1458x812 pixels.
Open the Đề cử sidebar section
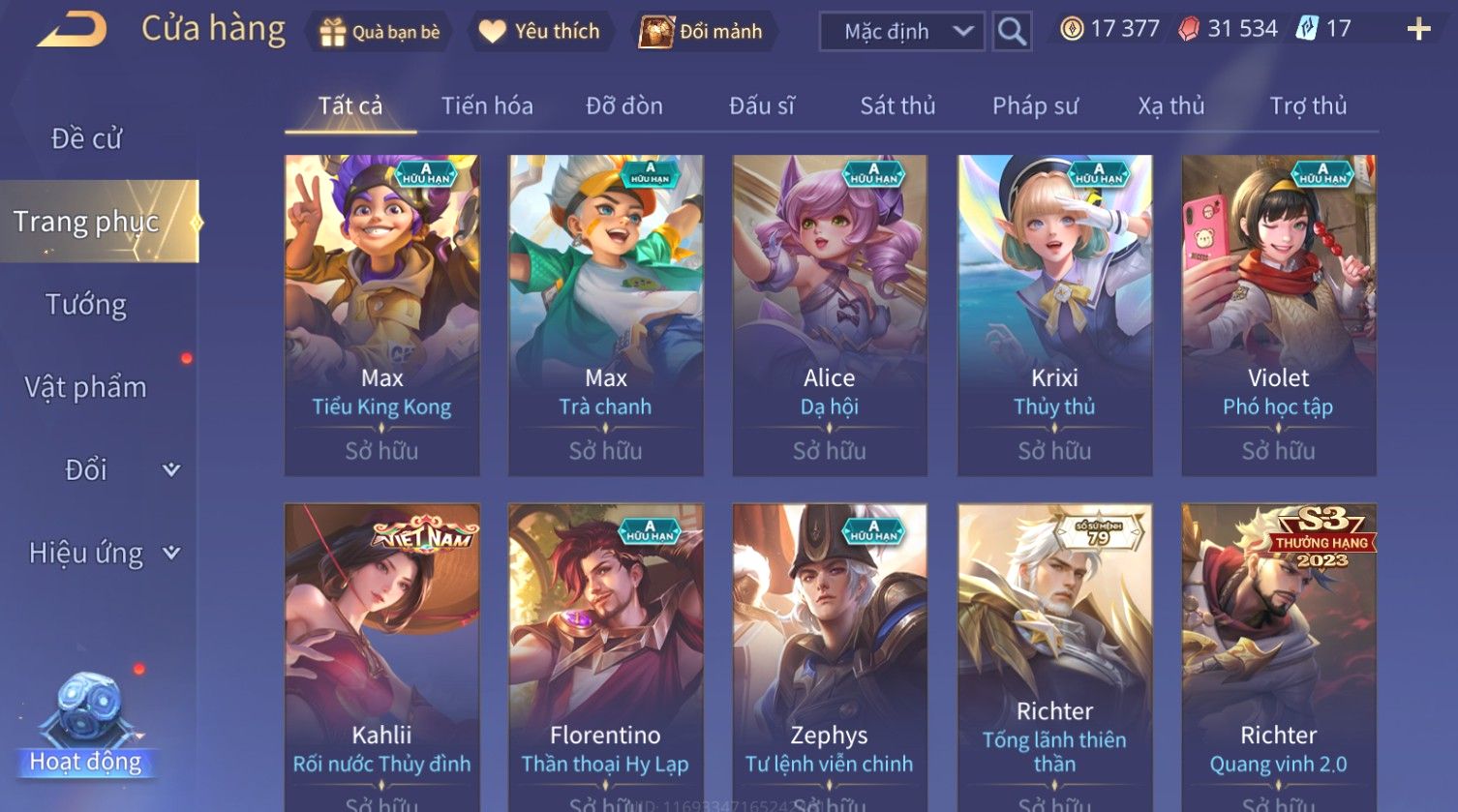coord(87,139)
